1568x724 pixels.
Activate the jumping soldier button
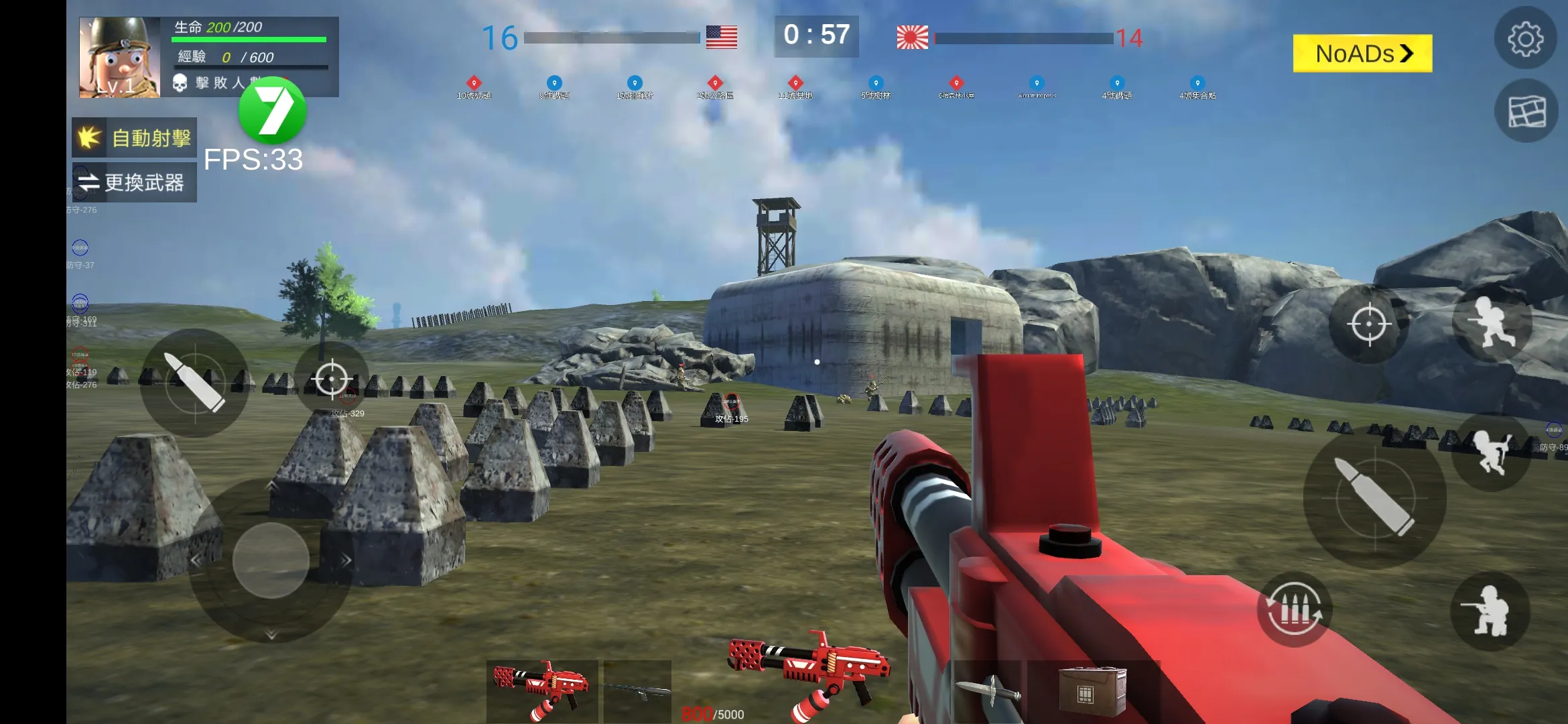click(x=1492, y=323)
